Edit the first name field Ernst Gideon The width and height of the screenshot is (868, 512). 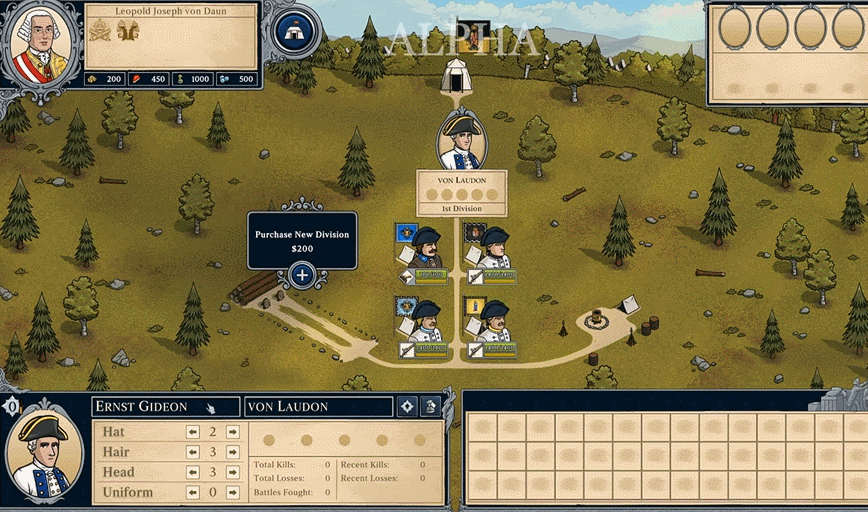click(x=164, y=406)
